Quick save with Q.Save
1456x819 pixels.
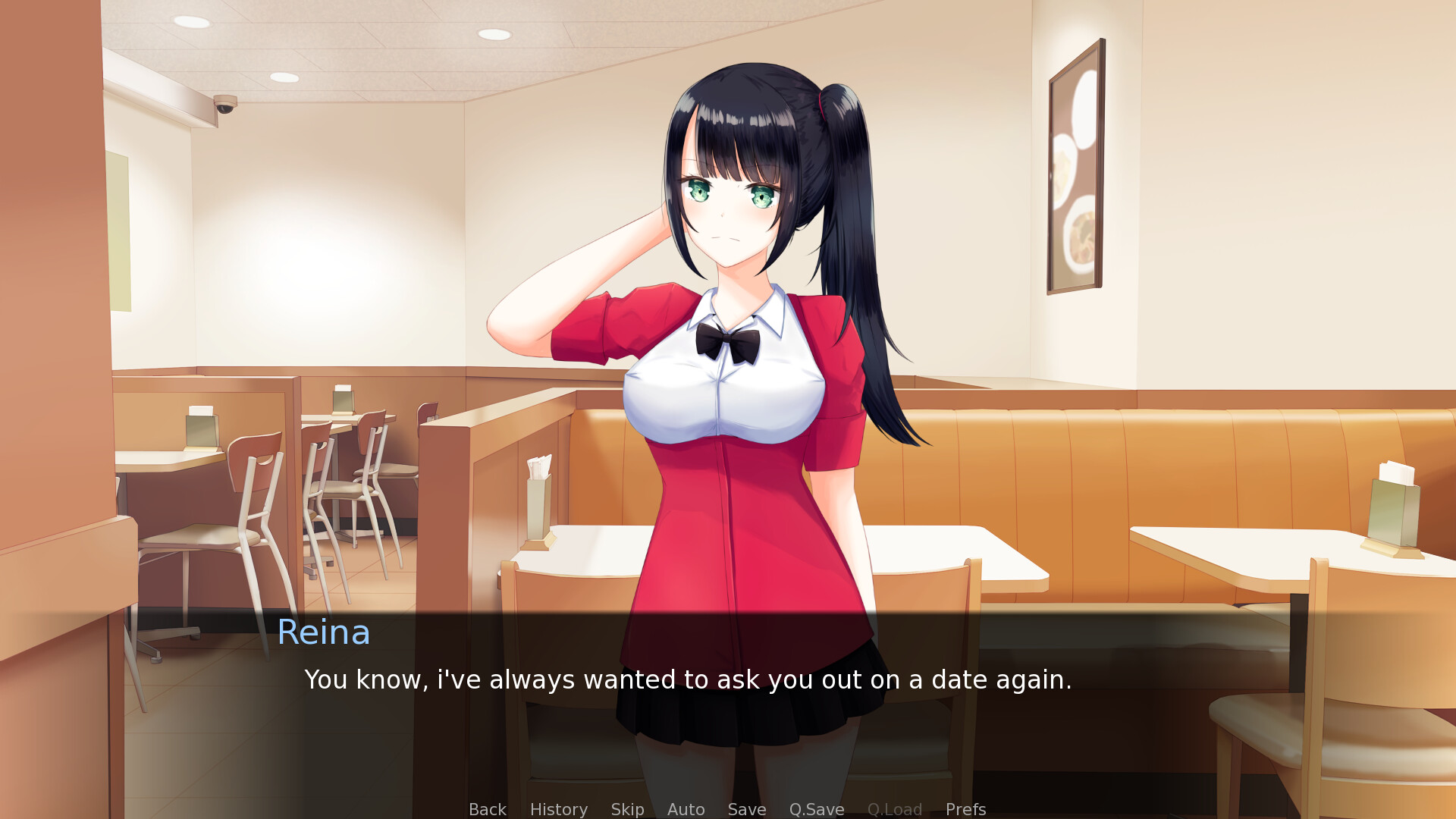[816, 809]
